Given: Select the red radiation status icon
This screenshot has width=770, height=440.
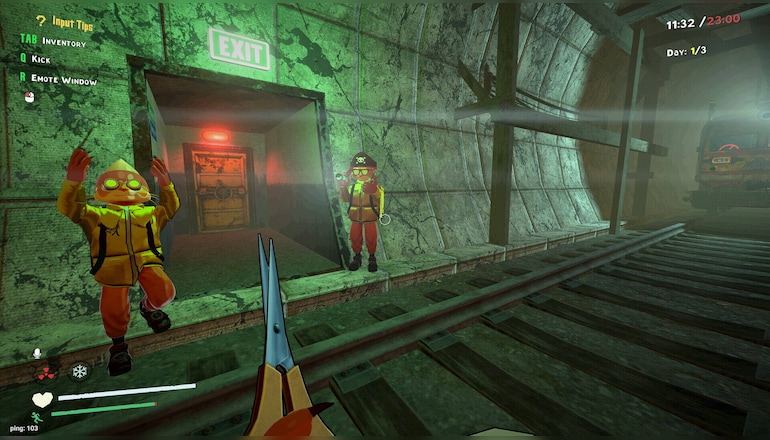Looking at the screenshot, I should (x=46, y=372).
